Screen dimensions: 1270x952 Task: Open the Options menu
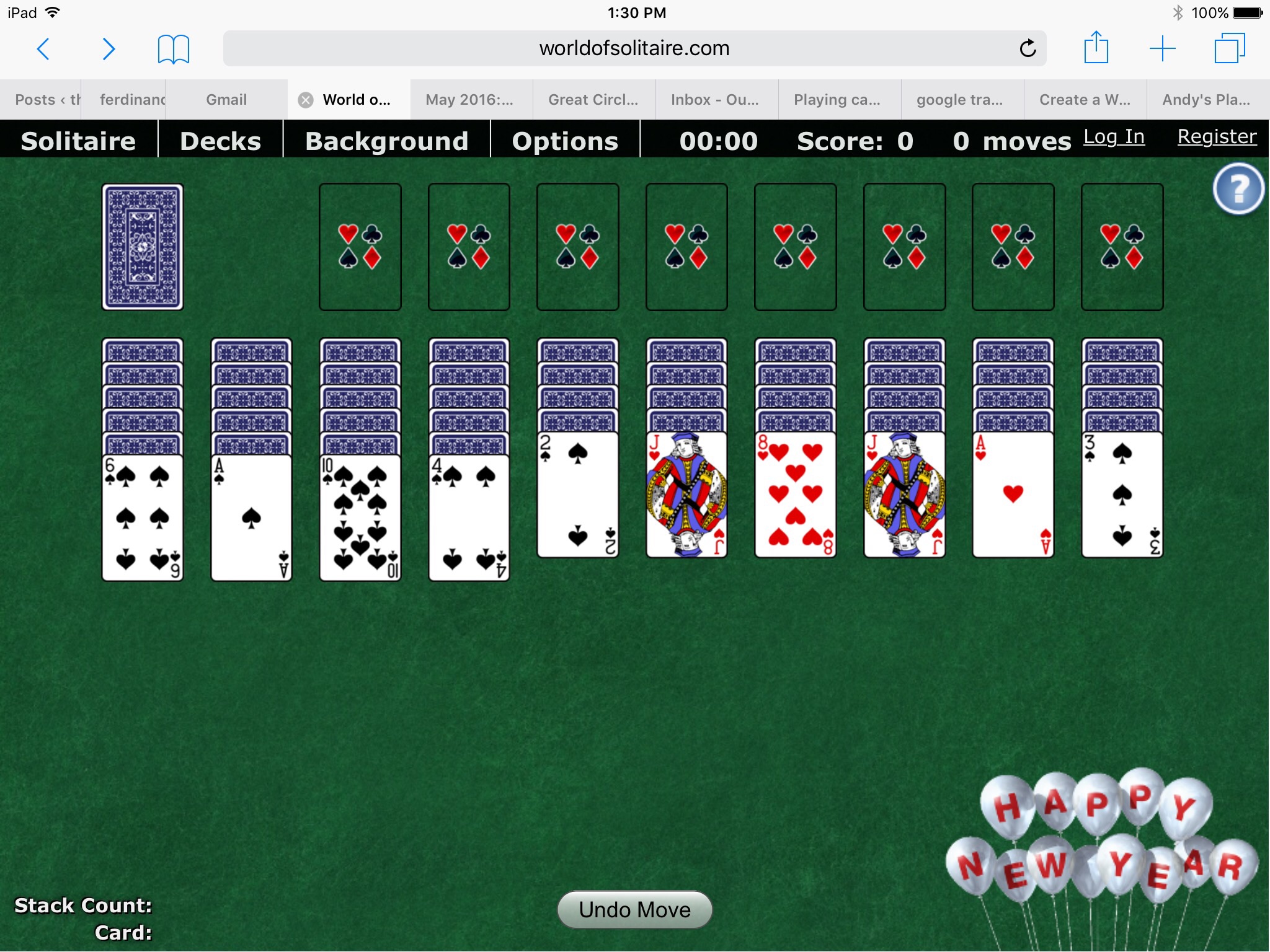(564, 141)
